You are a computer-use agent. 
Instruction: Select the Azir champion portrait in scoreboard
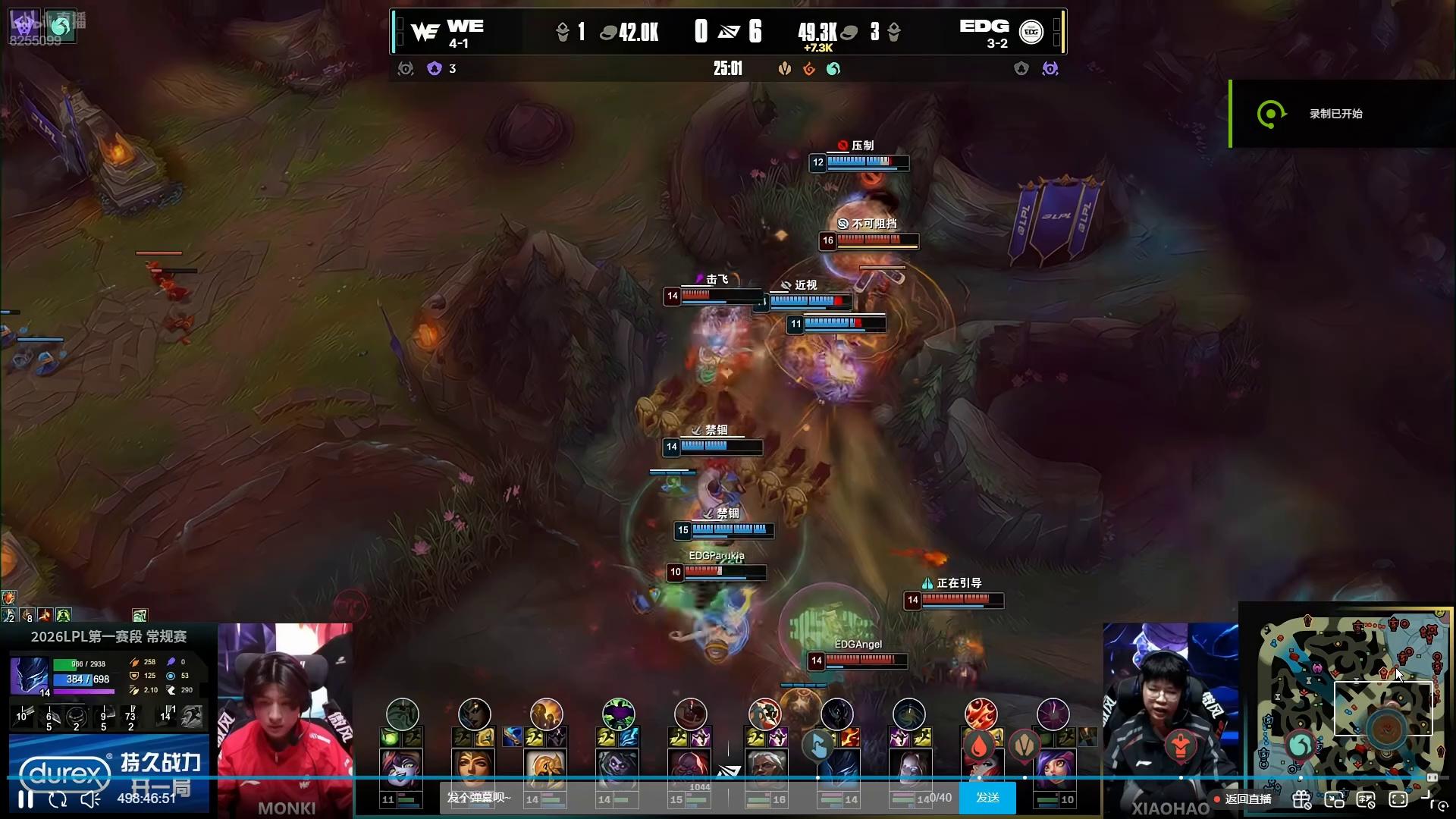[x=545, y=767]
